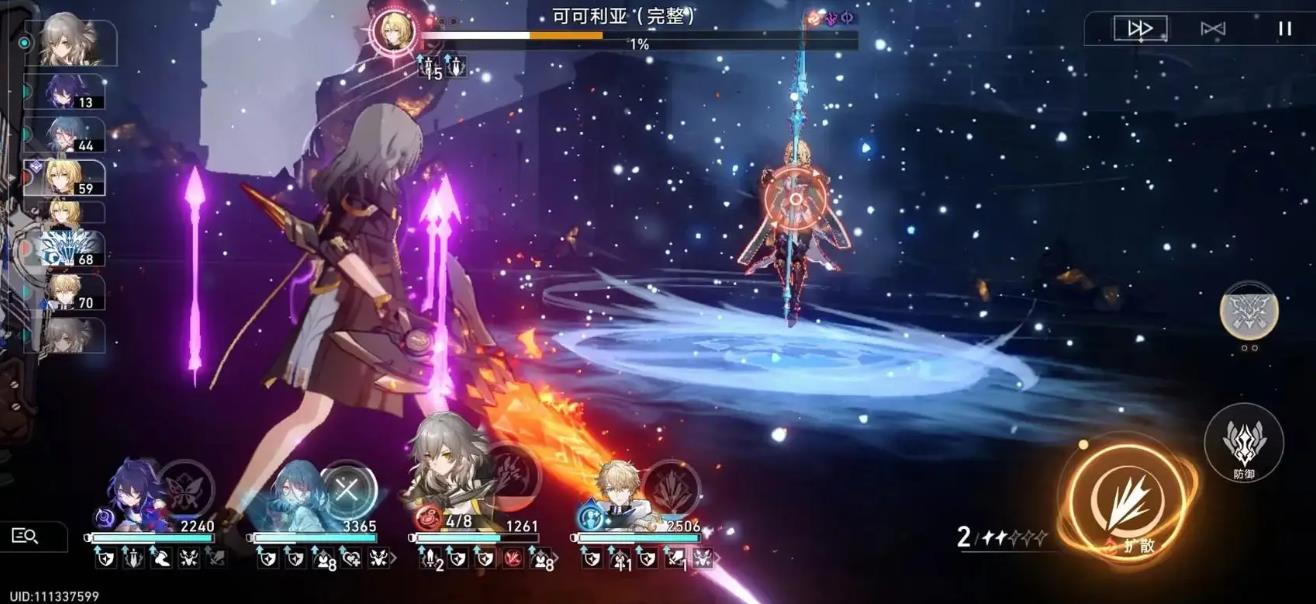Select the turn-order entry with value 44
The image size is (1316, 604).
[75, 135]
